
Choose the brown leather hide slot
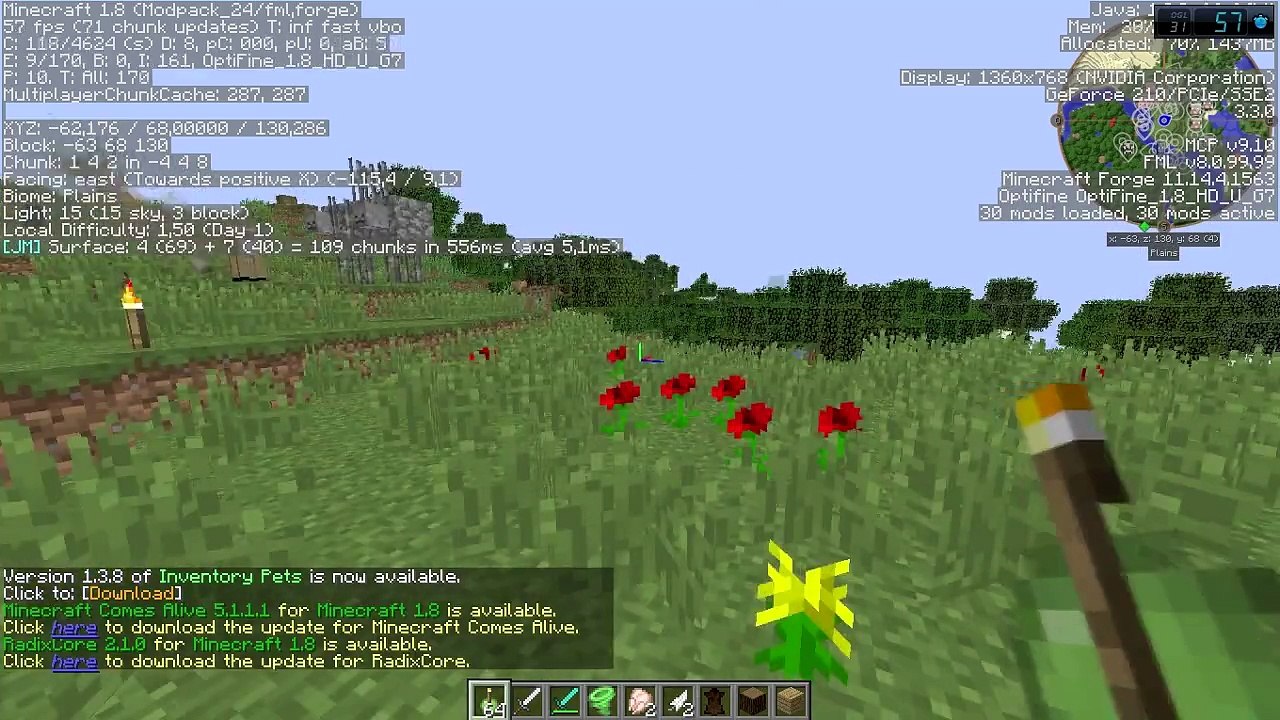(x=715, y=701)
